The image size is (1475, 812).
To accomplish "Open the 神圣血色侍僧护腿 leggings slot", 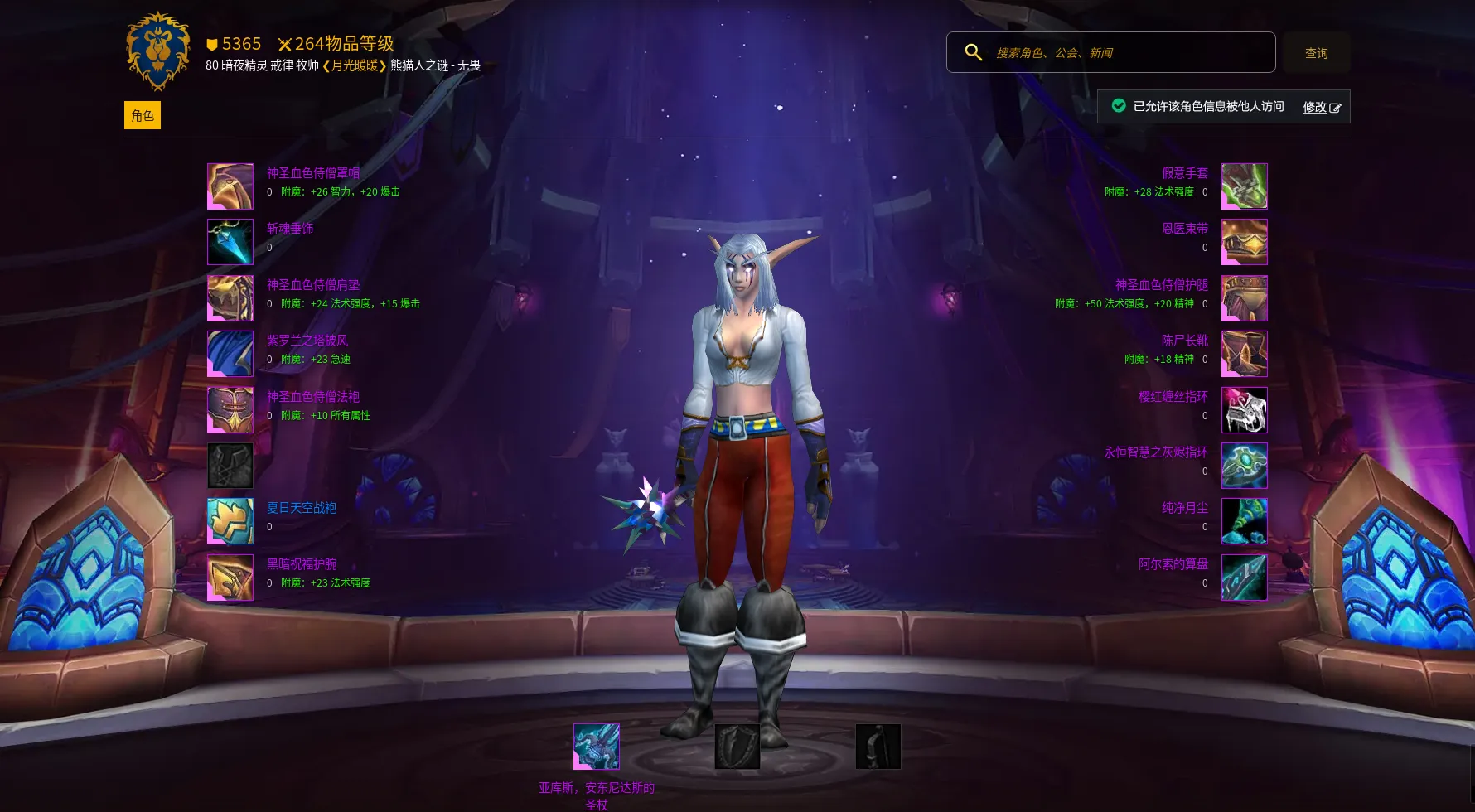I will [x=1244, y=298].
